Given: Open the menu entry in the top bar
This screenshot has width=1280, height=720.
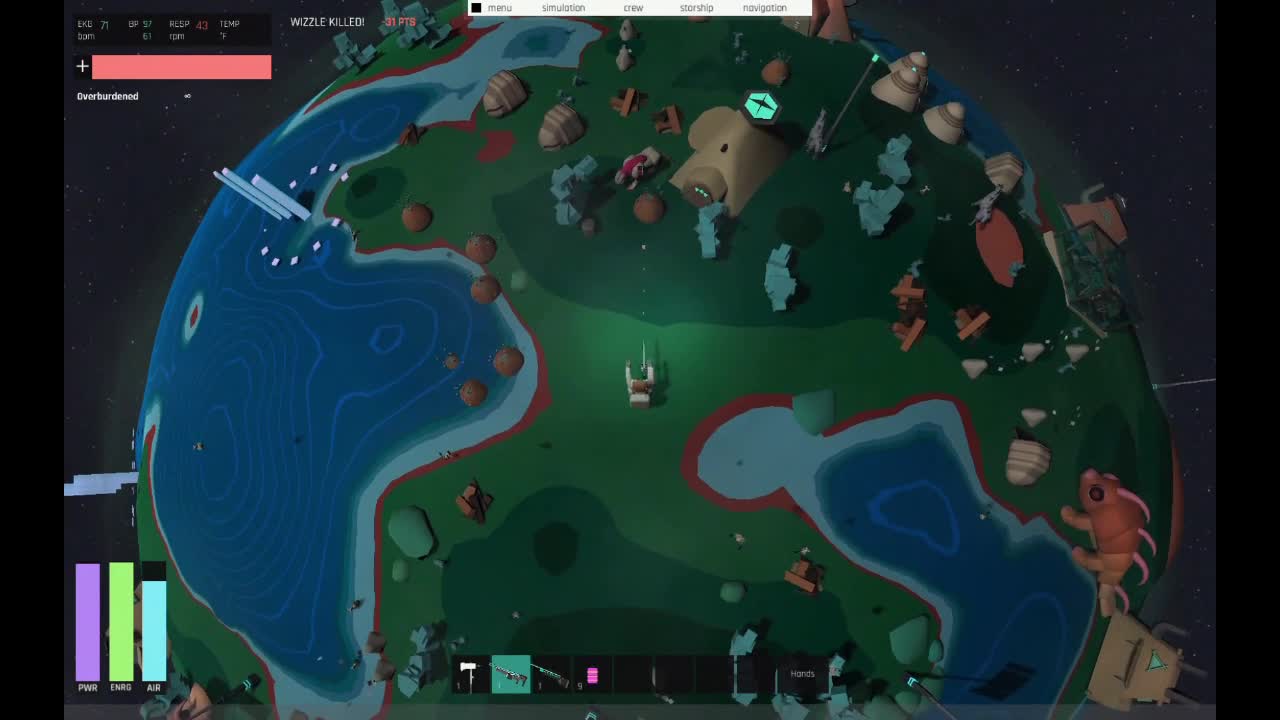Looking at the screenshot, I should pyautogui.click(x=500, y=7).
